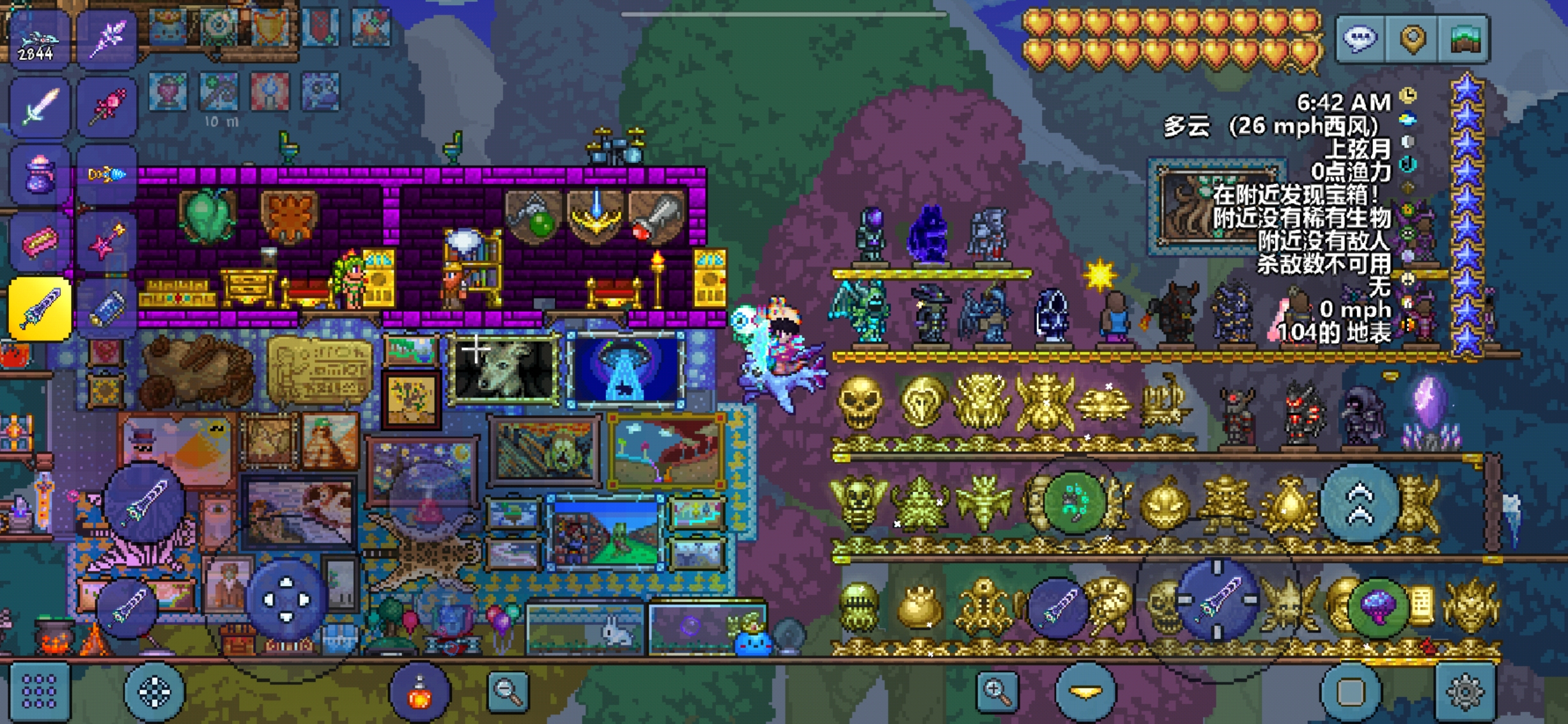Select the blue cell phone slot
Viewport: 1568px width, 724px height.
106,309
